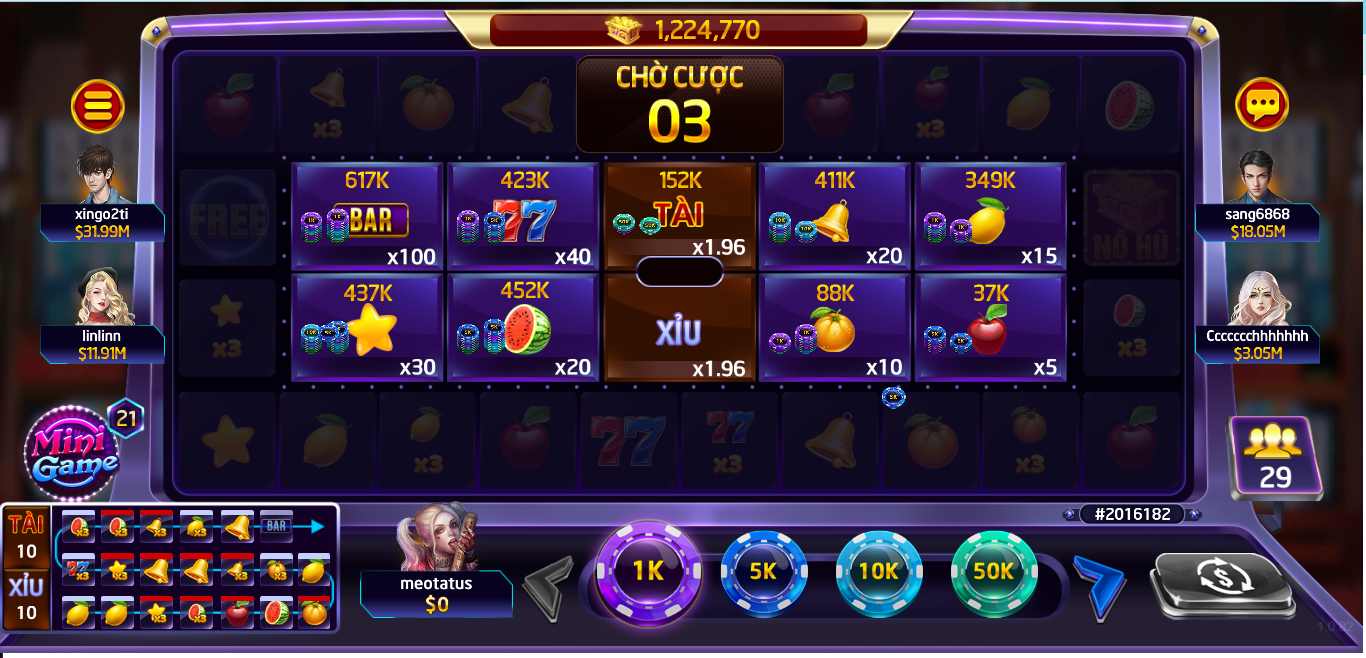Open the player list showing 29
The height and width of the screenshot is (658, 1366).
pyautogui.click(x=1275, y=458)
